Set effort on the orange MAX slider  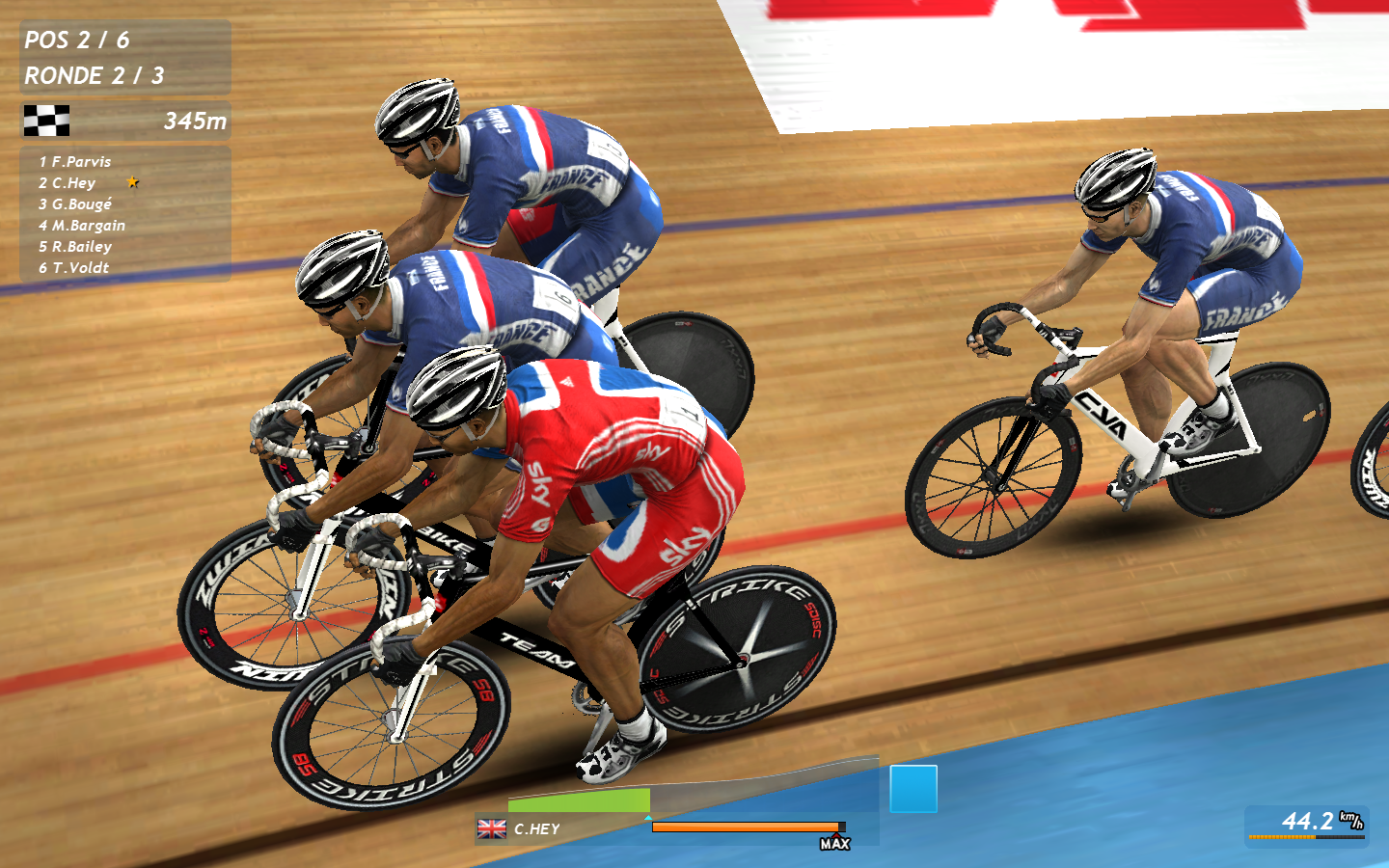click(x=748, y=827)
